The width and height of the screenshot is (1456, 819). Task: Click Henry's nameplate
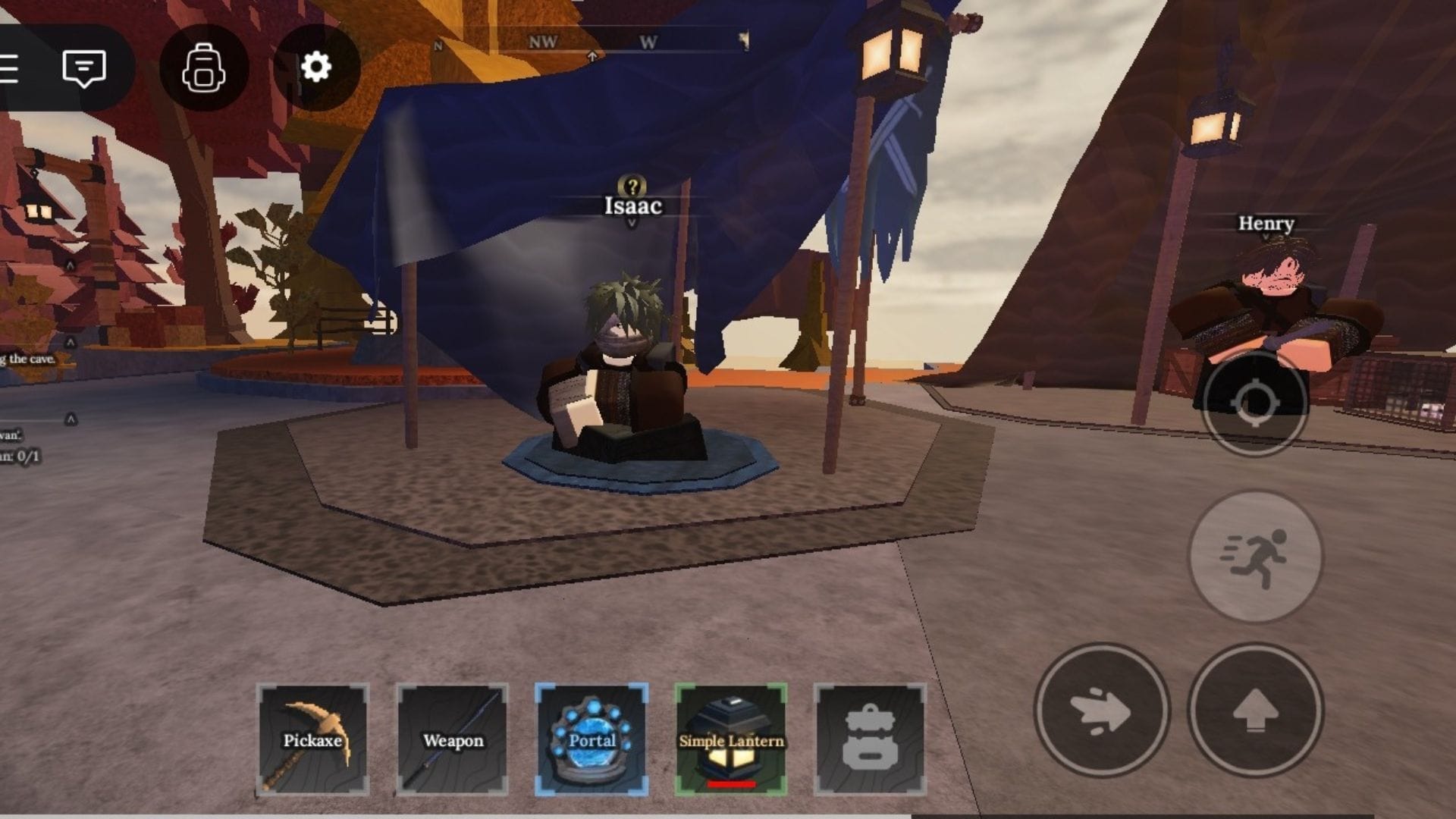click(x=1266, y=224)
